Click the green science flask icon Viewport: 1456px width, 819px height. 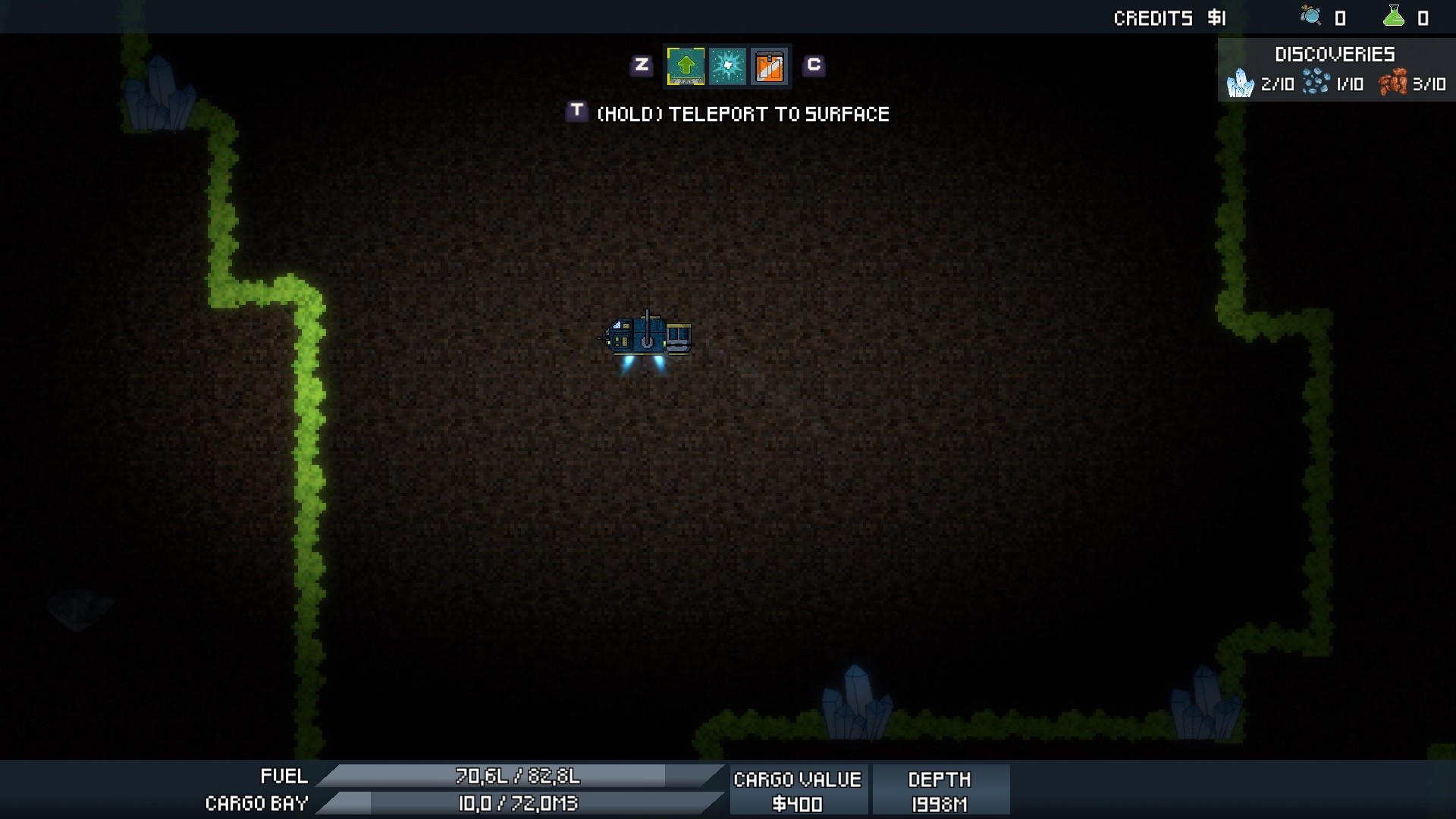(x=1395, y=16)
